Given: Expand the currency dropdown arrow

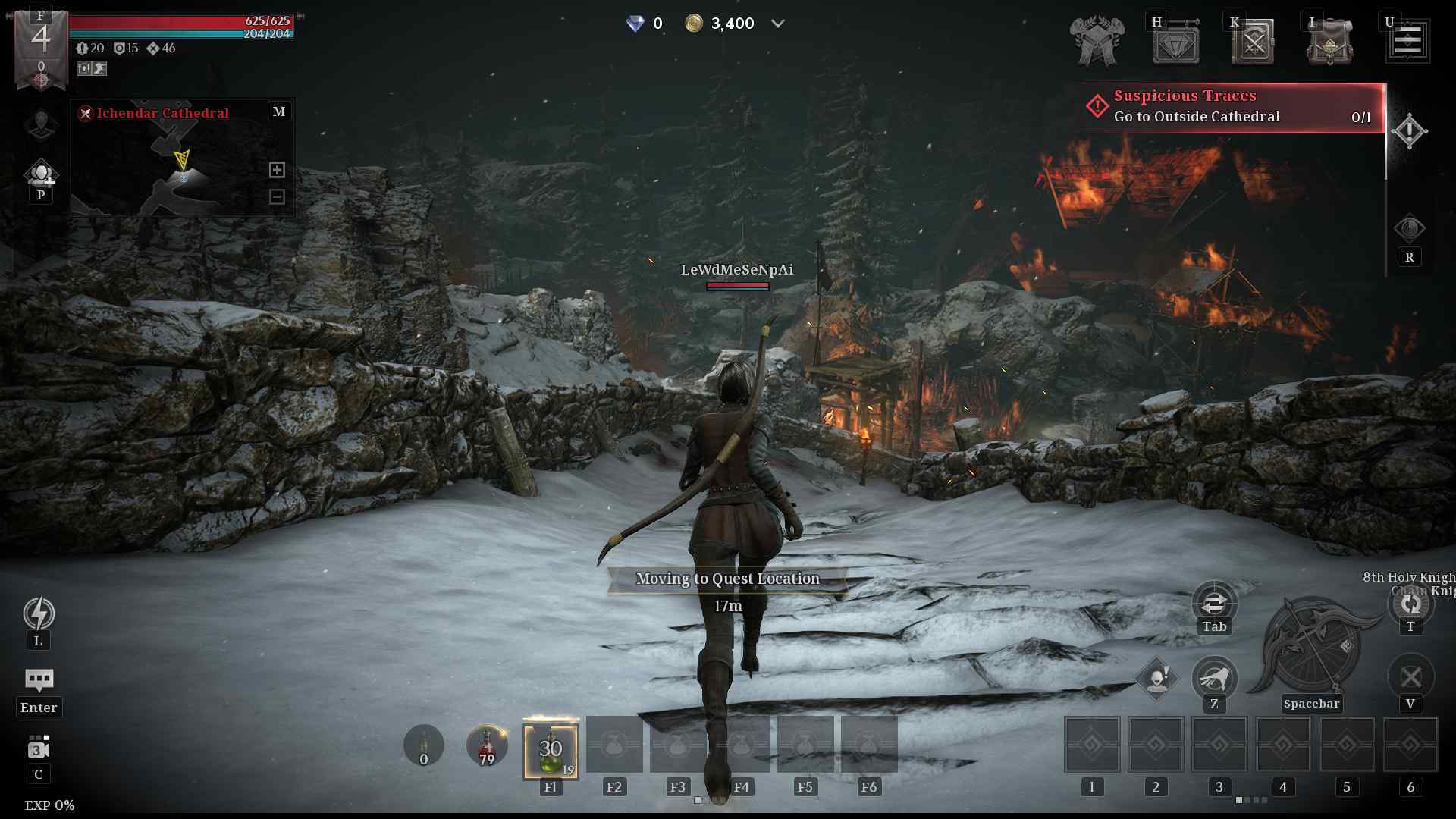Looking at the screenshot, I should 777,24.
